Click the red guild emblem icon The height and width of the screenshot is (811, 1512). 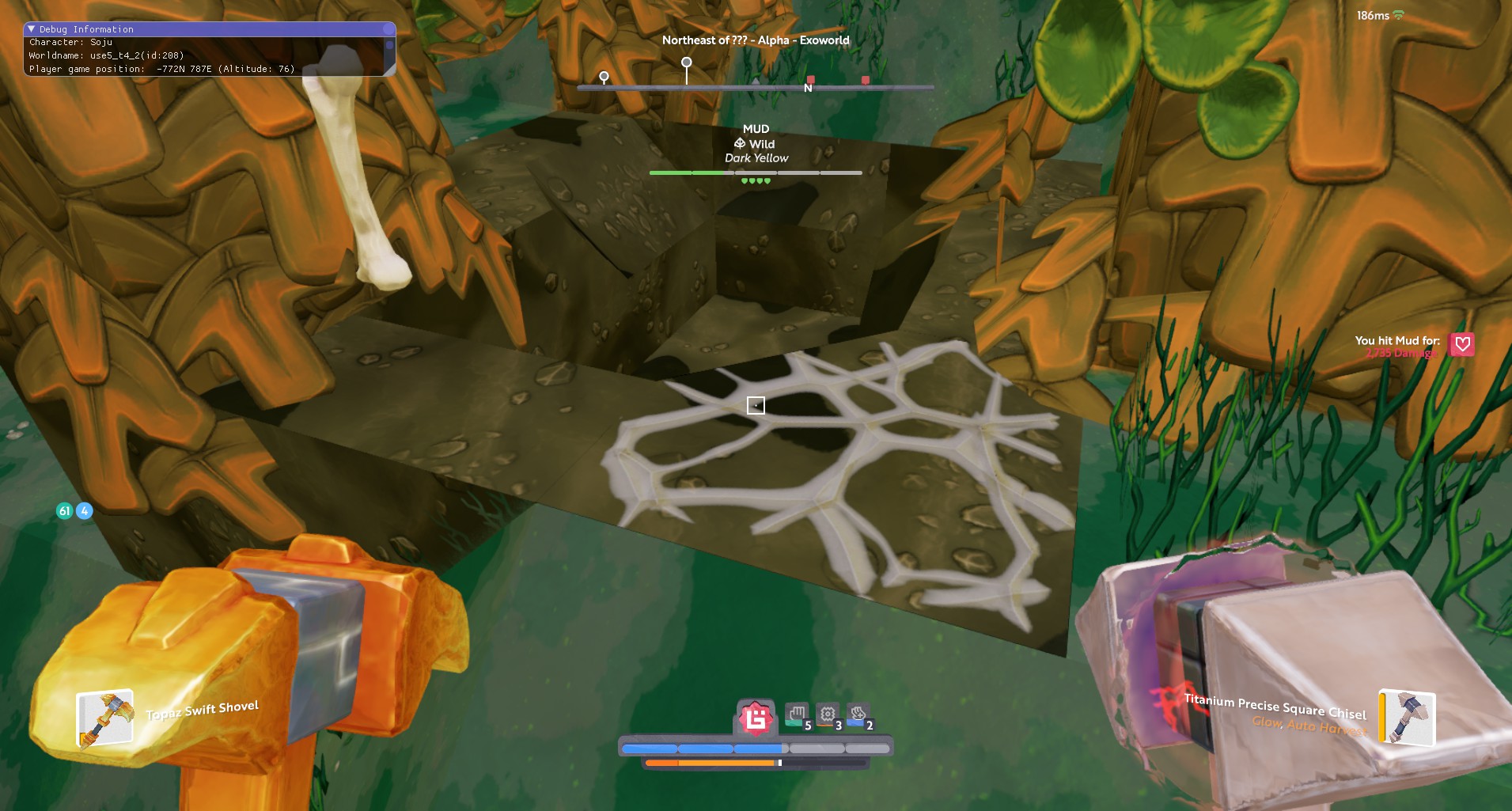[756, 718]
